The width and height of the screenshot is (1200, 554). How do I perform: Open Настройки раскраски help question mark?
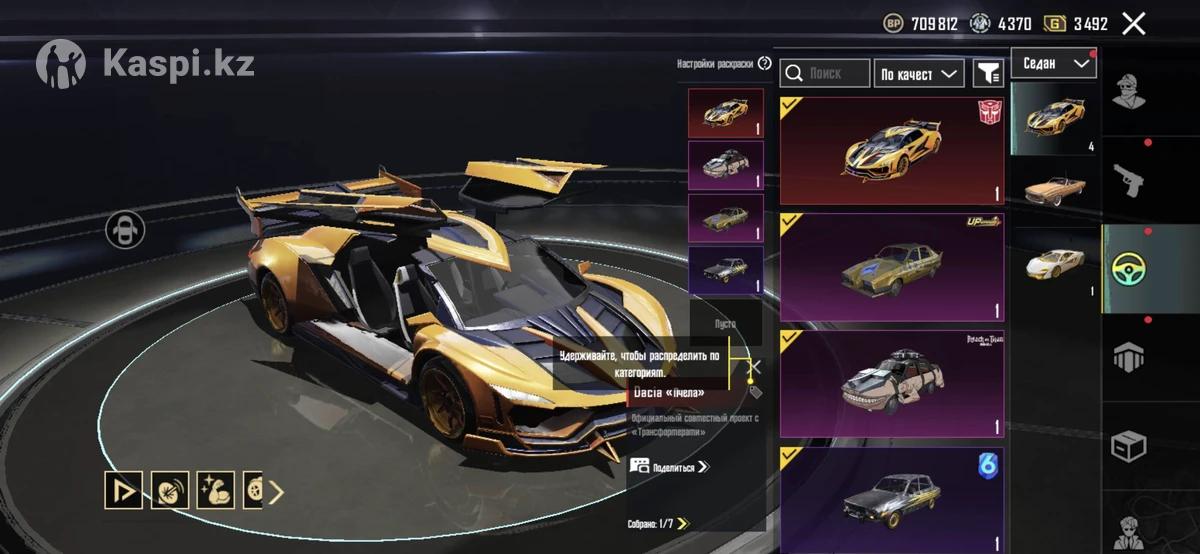click(x=765, y=64)
